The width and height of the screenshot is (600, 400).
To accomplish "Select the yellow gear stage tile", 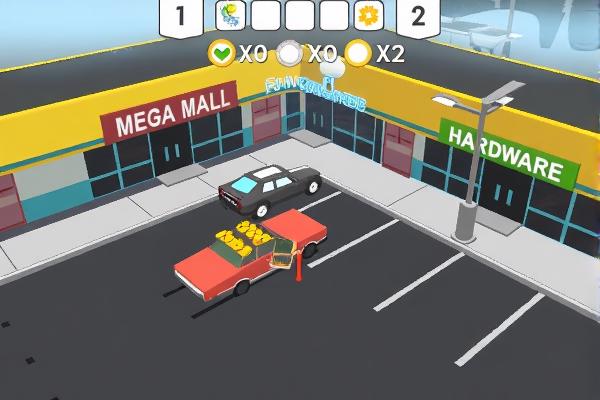I will 370,15.
